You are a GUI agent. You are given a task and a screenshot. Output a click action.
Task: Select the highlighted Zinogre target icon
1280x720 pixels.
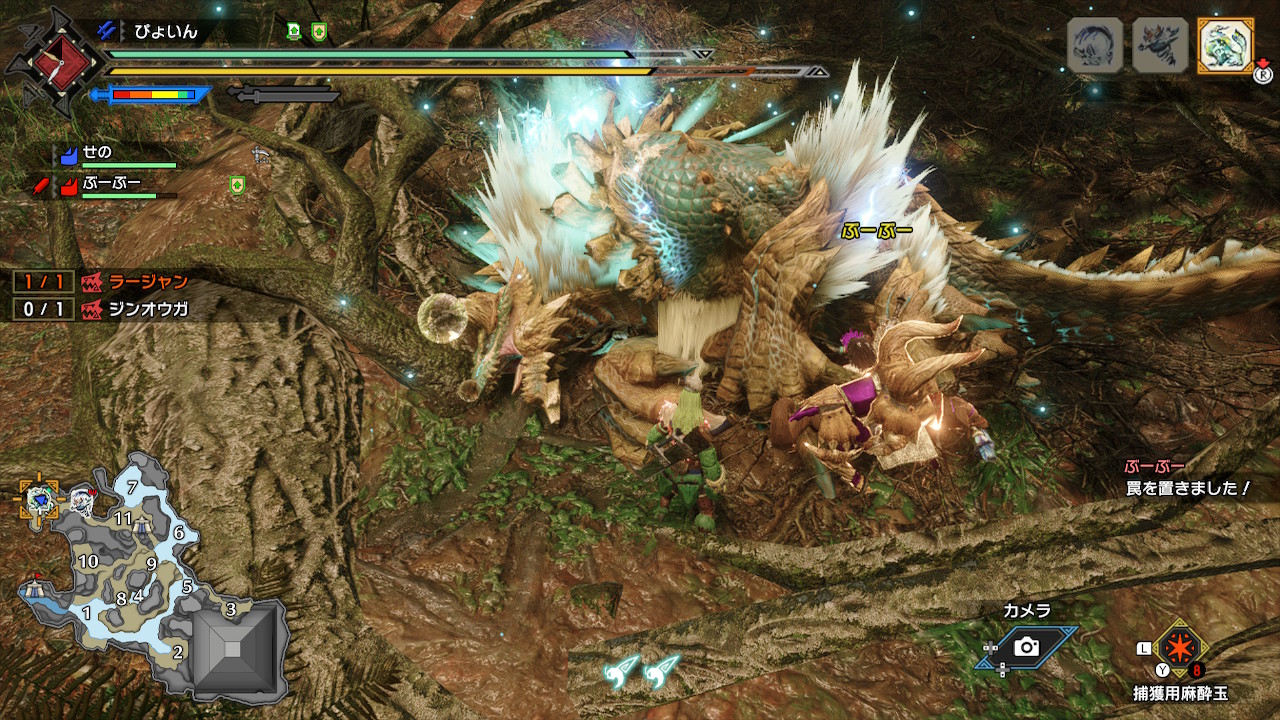(1225, 45)
